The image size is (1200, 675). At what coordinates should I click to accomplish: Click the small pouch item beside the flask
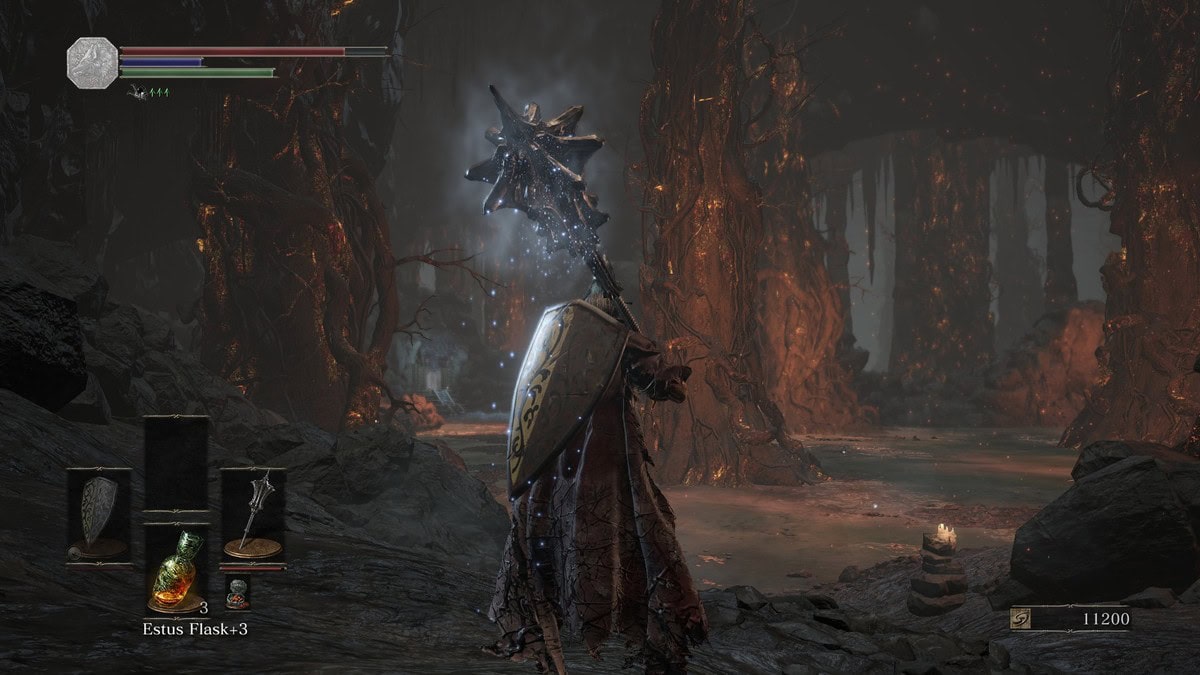[237, 593]
